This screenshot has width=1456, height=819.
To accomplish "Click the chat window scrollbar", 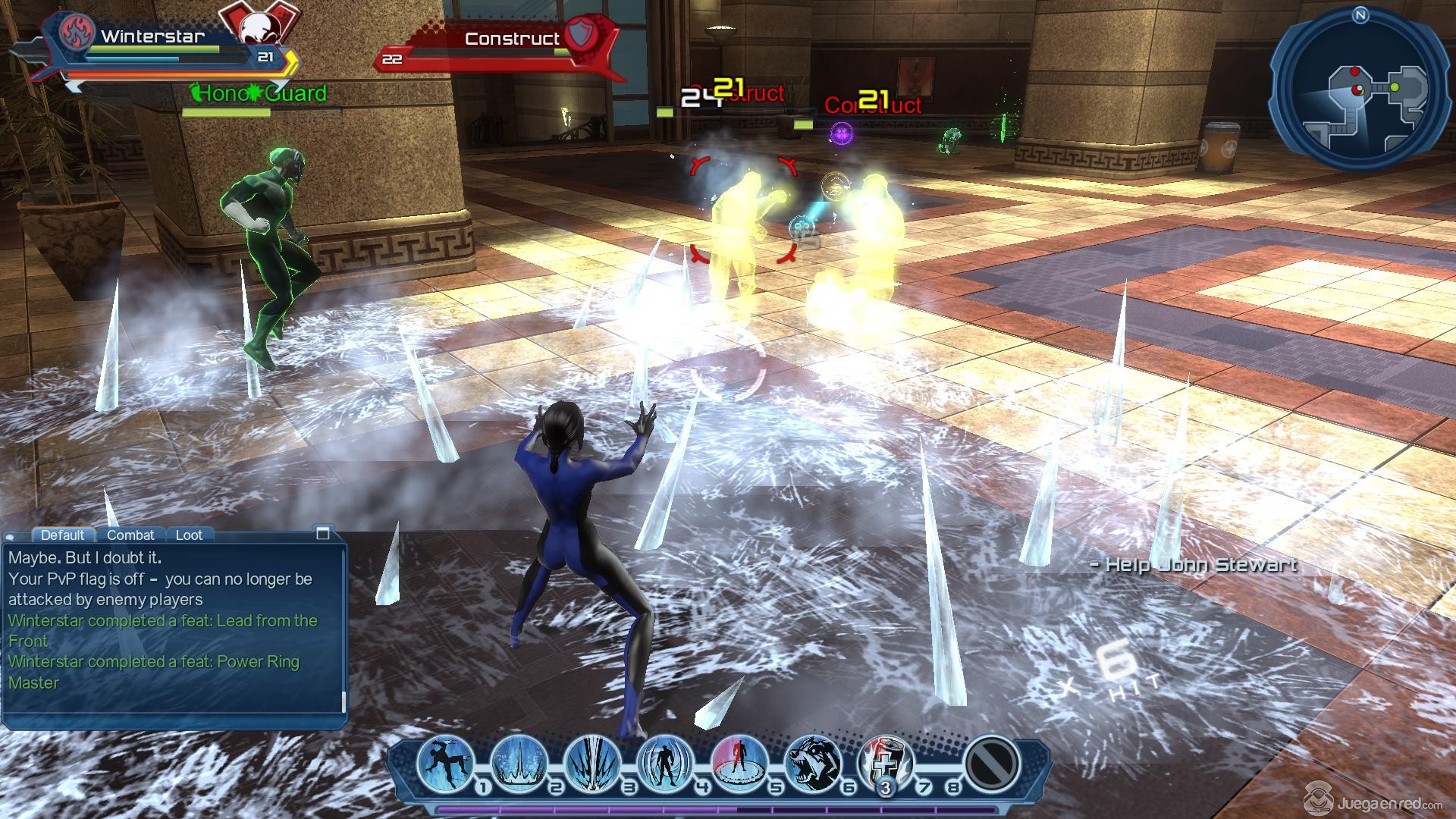I will (x=344, y=701).
